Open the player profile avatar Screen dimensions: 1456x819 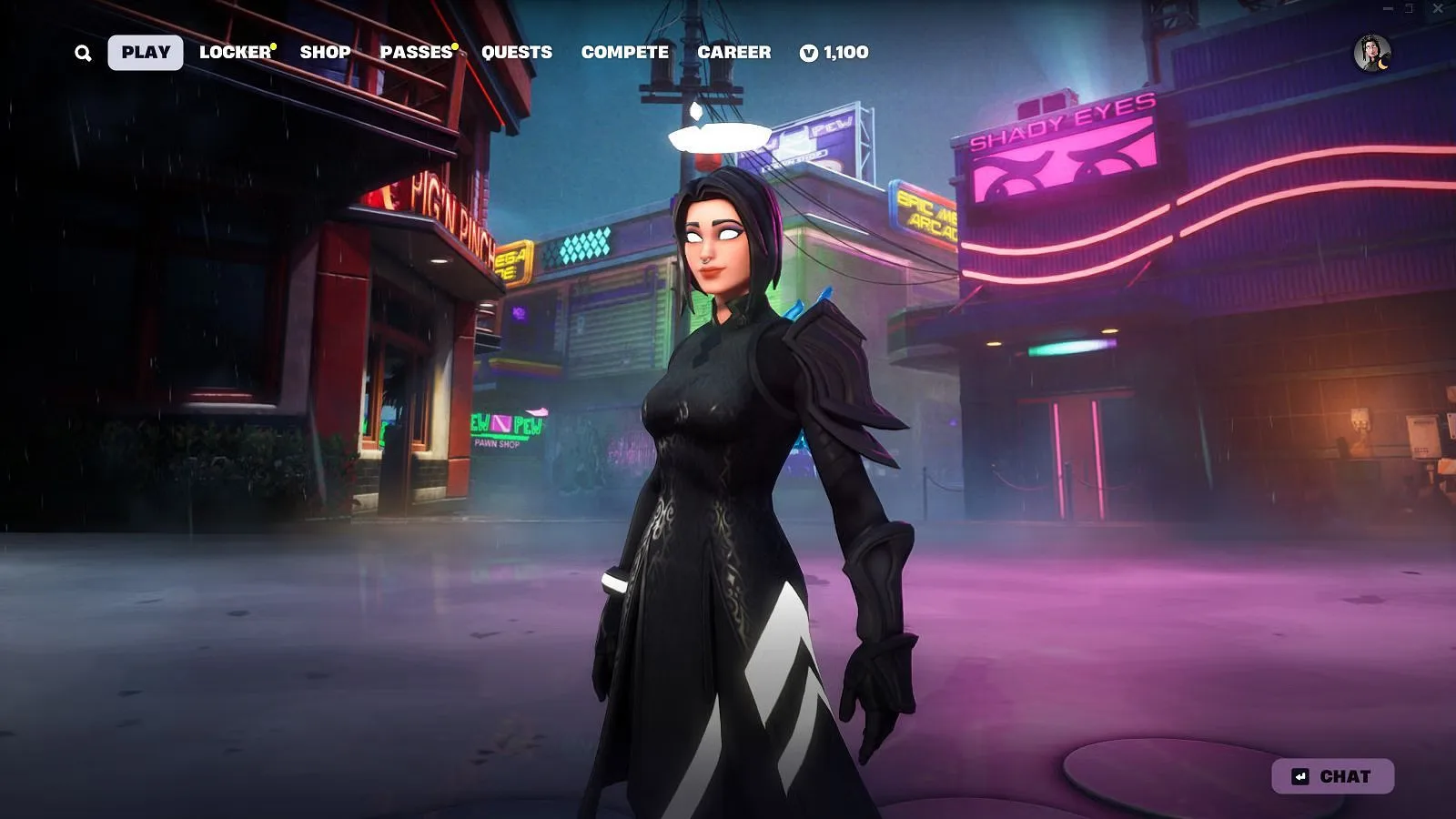point(1371,53)
